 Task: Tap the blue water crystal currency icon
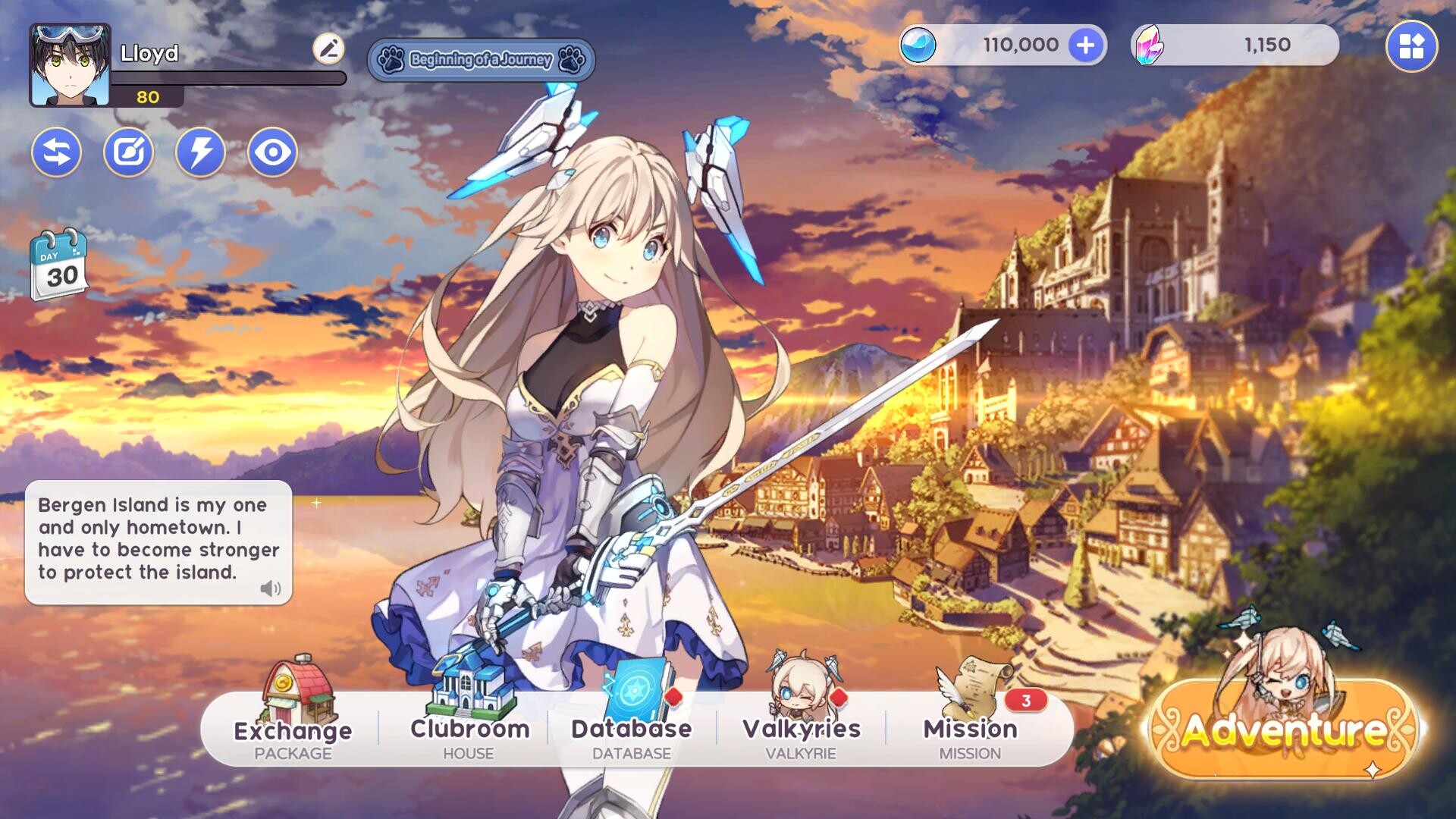(919, 45)
